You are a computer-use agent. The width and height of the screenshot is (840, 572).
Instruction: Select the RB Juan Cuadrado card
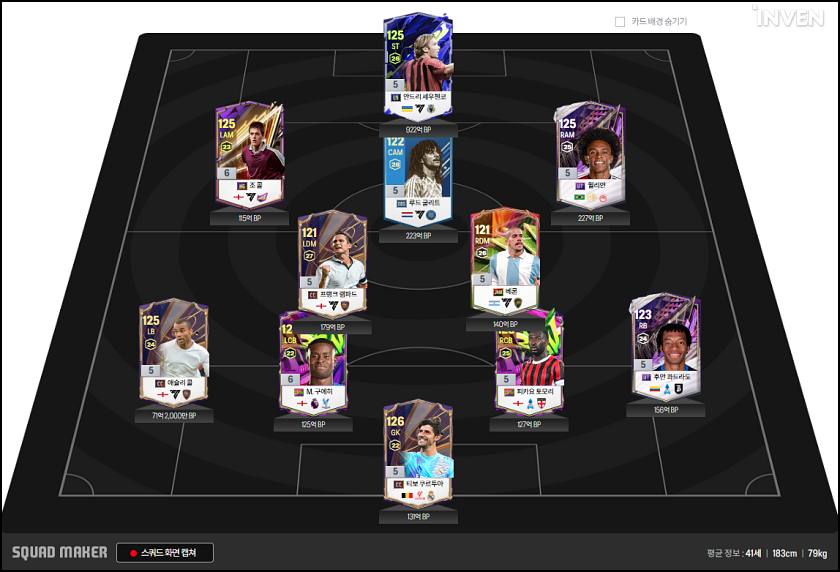665,349
